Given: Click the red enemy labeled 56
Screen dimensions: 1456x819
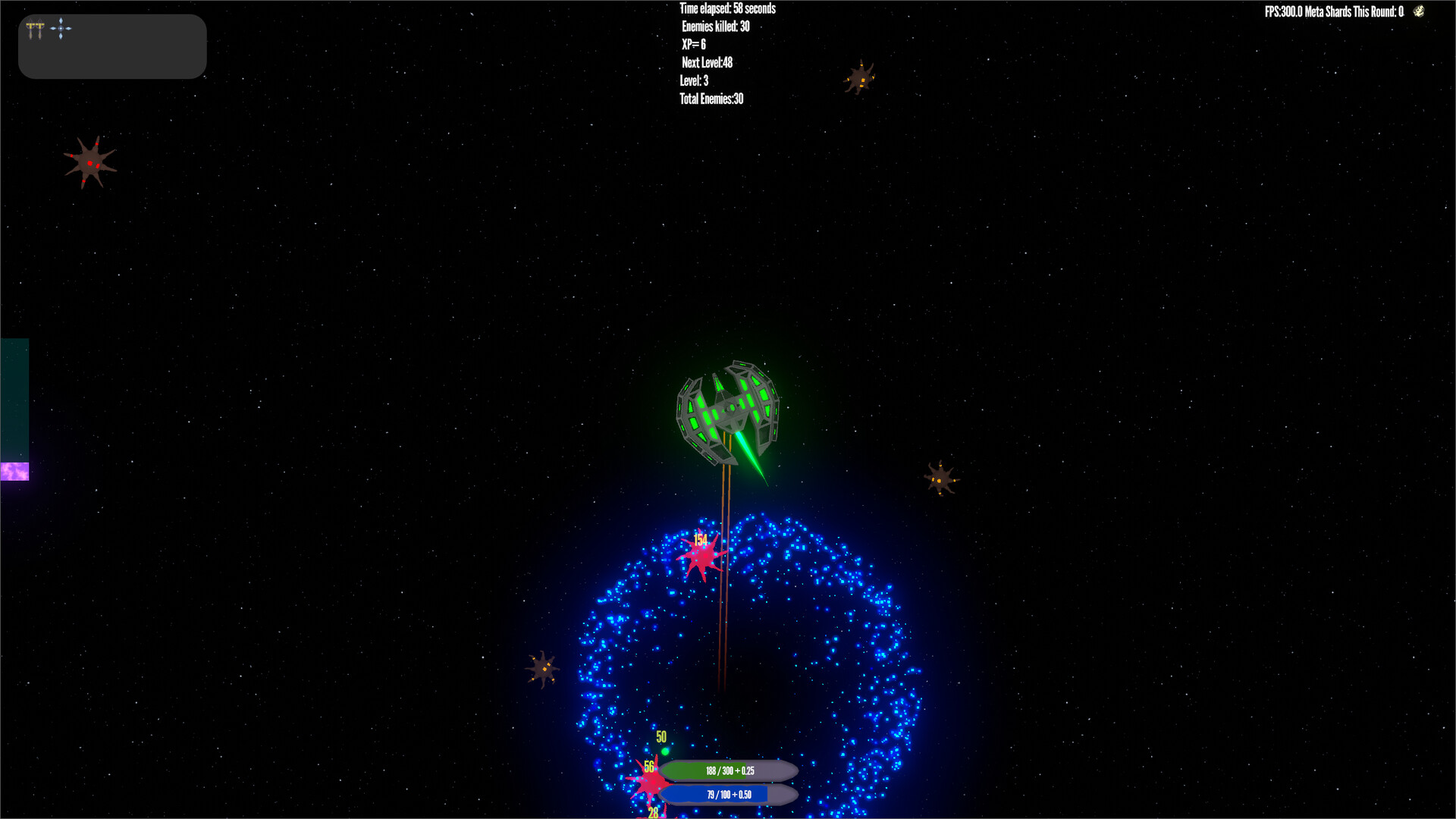Looking at the screenshot, I should point(654,783).
